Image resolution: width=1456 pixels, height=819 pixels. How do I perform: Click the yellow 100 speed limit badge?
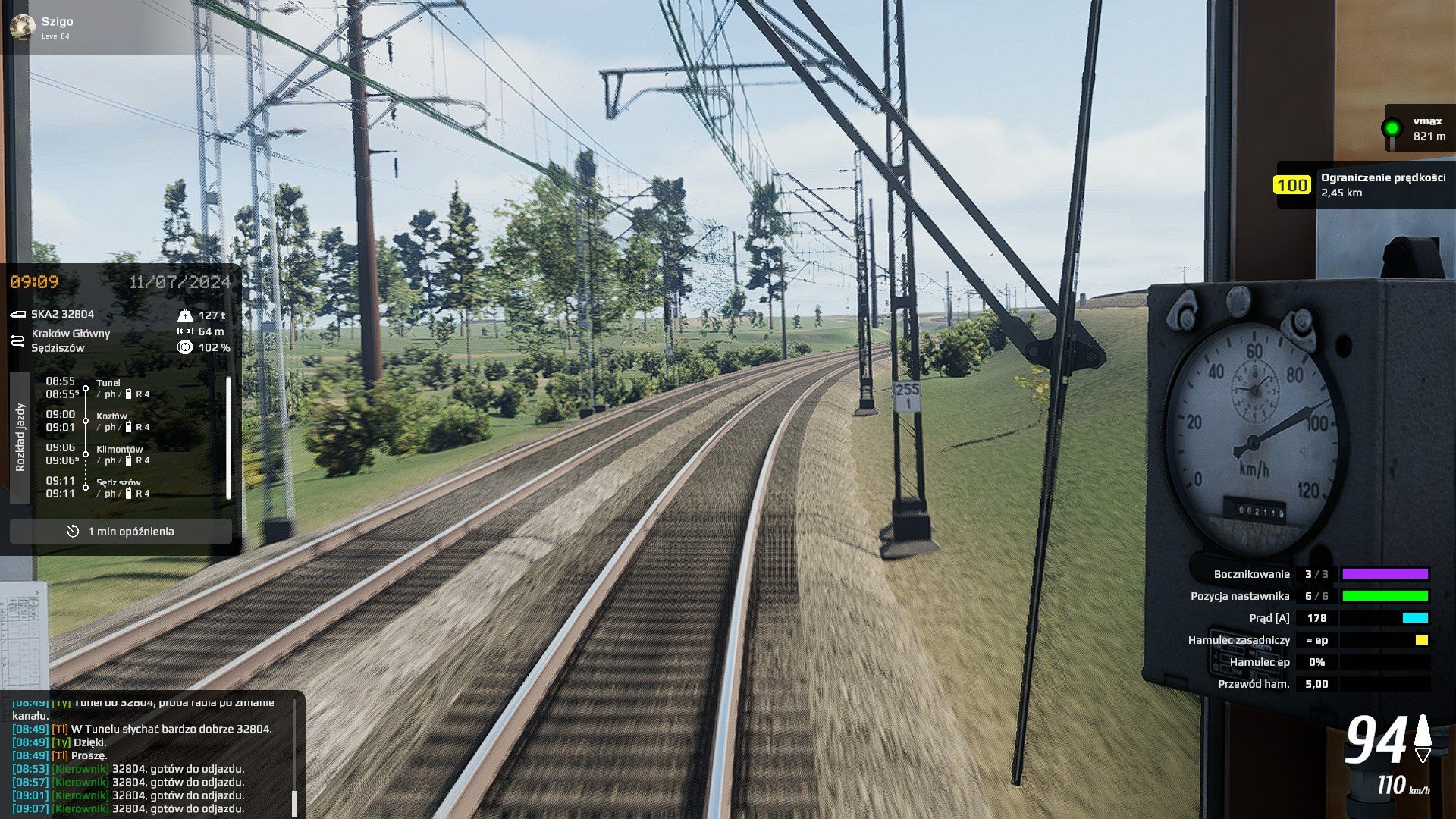point(1291,185)
